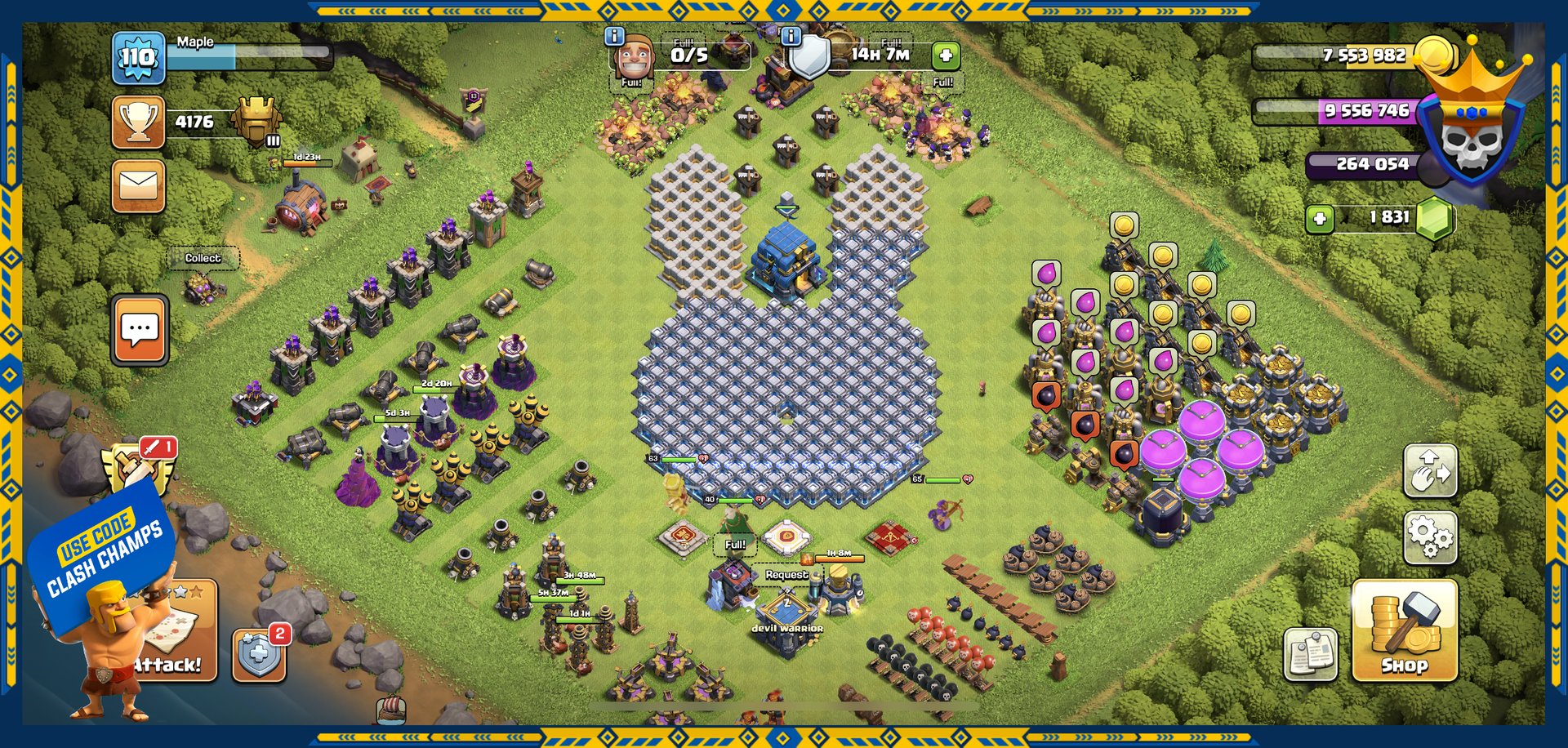The height and width of the screenshot is (748, 1568).
Task: Open the clan war shield button
Action: pyautogui.click(x=259, y=654)
